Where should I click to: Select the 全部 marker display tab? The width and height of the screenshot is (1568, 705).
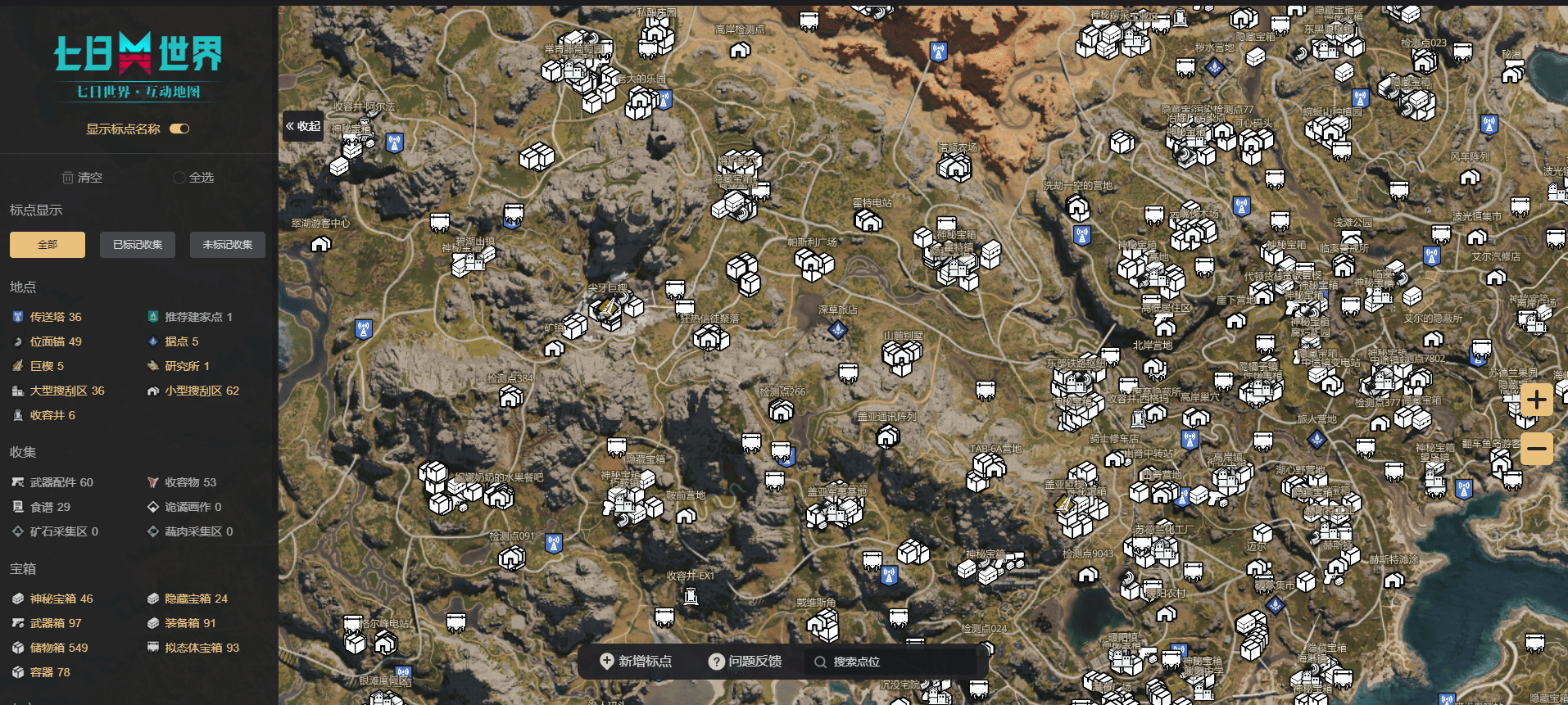[x=48, y=245]
